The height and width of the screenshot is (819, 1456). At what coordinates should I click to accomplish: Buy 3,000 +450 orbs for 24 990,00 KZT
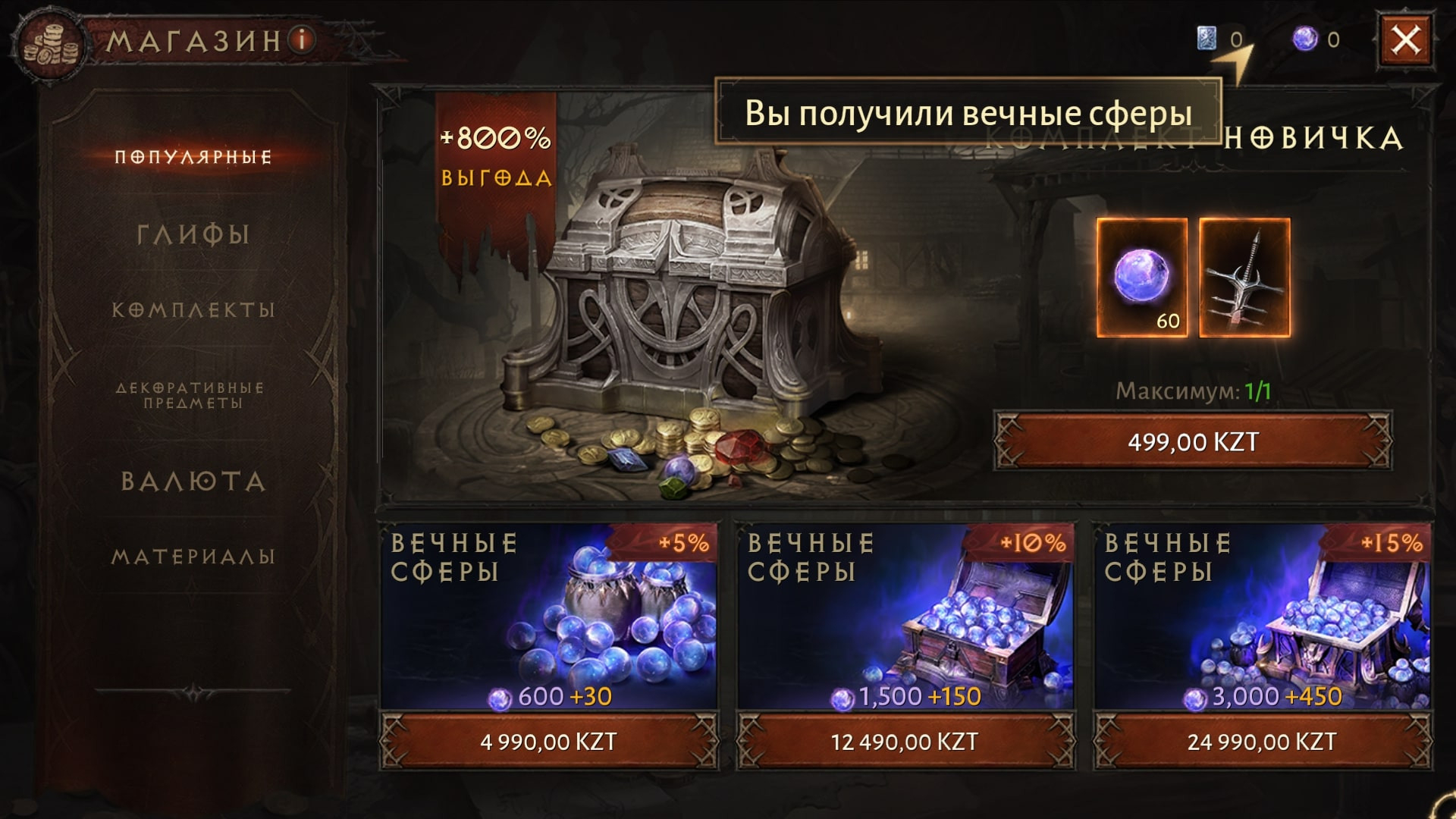click(x=1262, y=741)
